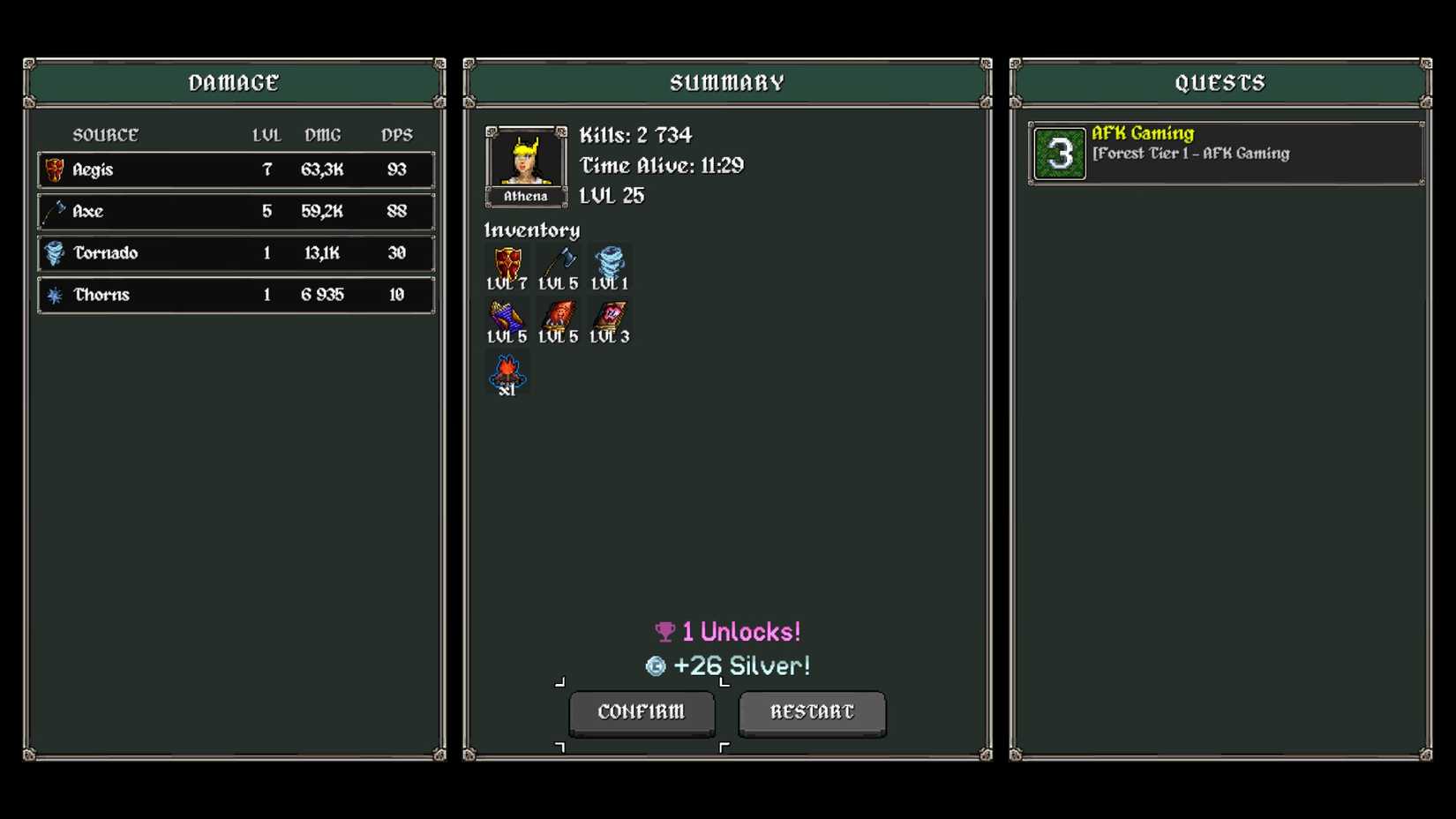Click the silver coin reward icon
Screen dimensions: 1456x819
coord(654,666)
